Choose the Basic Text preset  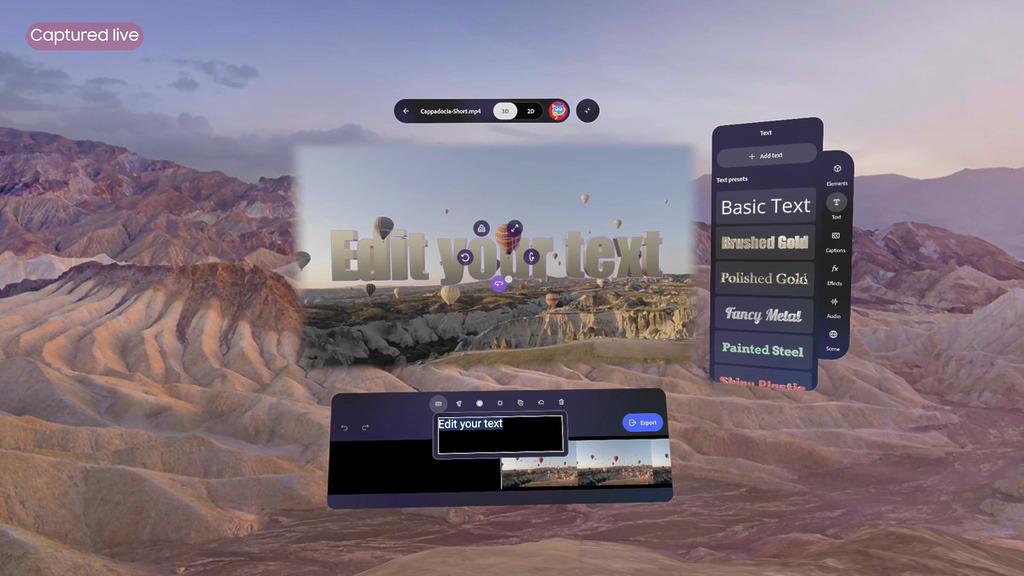[766, 207]
